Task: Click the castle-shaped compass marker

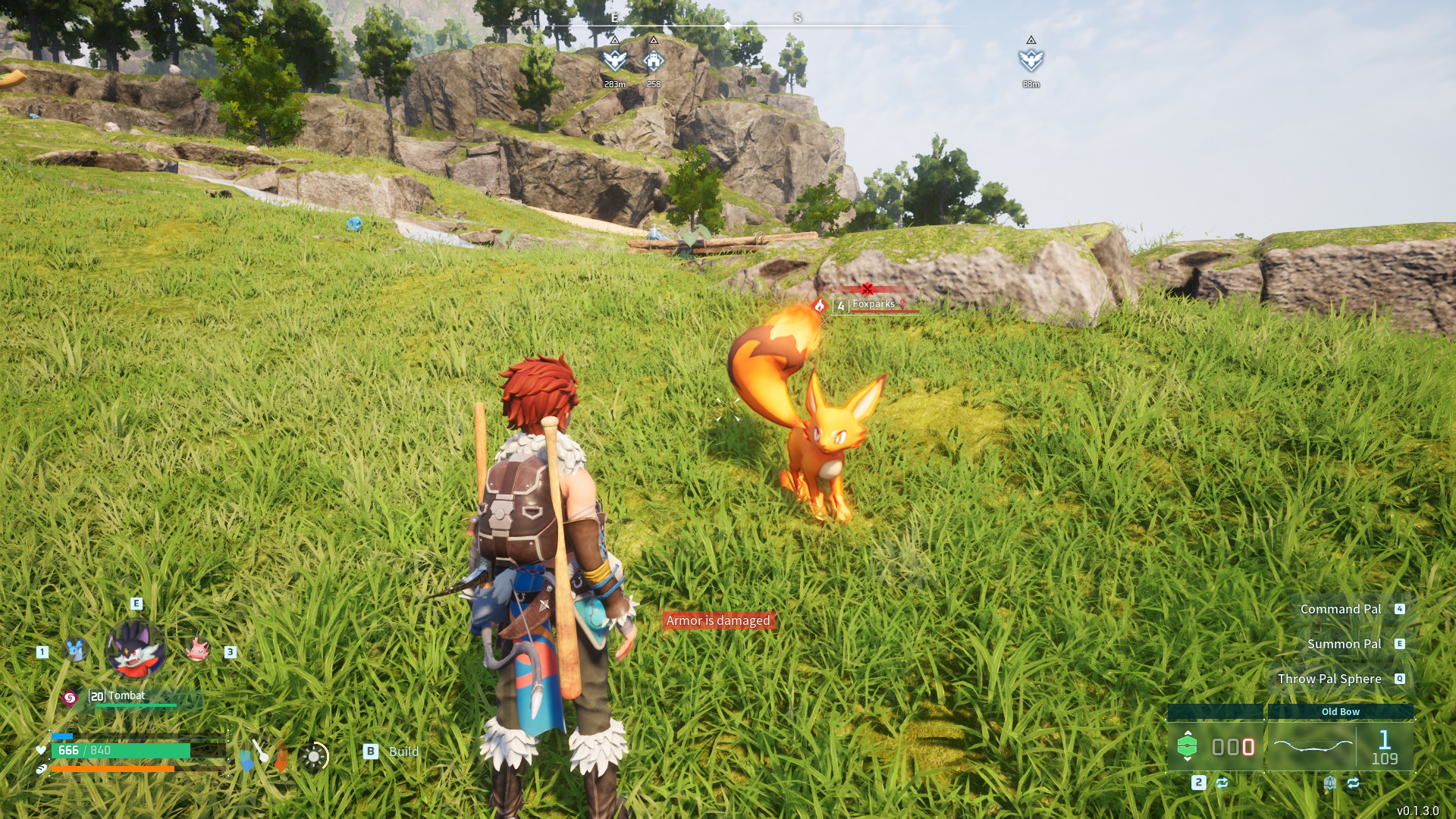Action: click(x=653, y=59)
